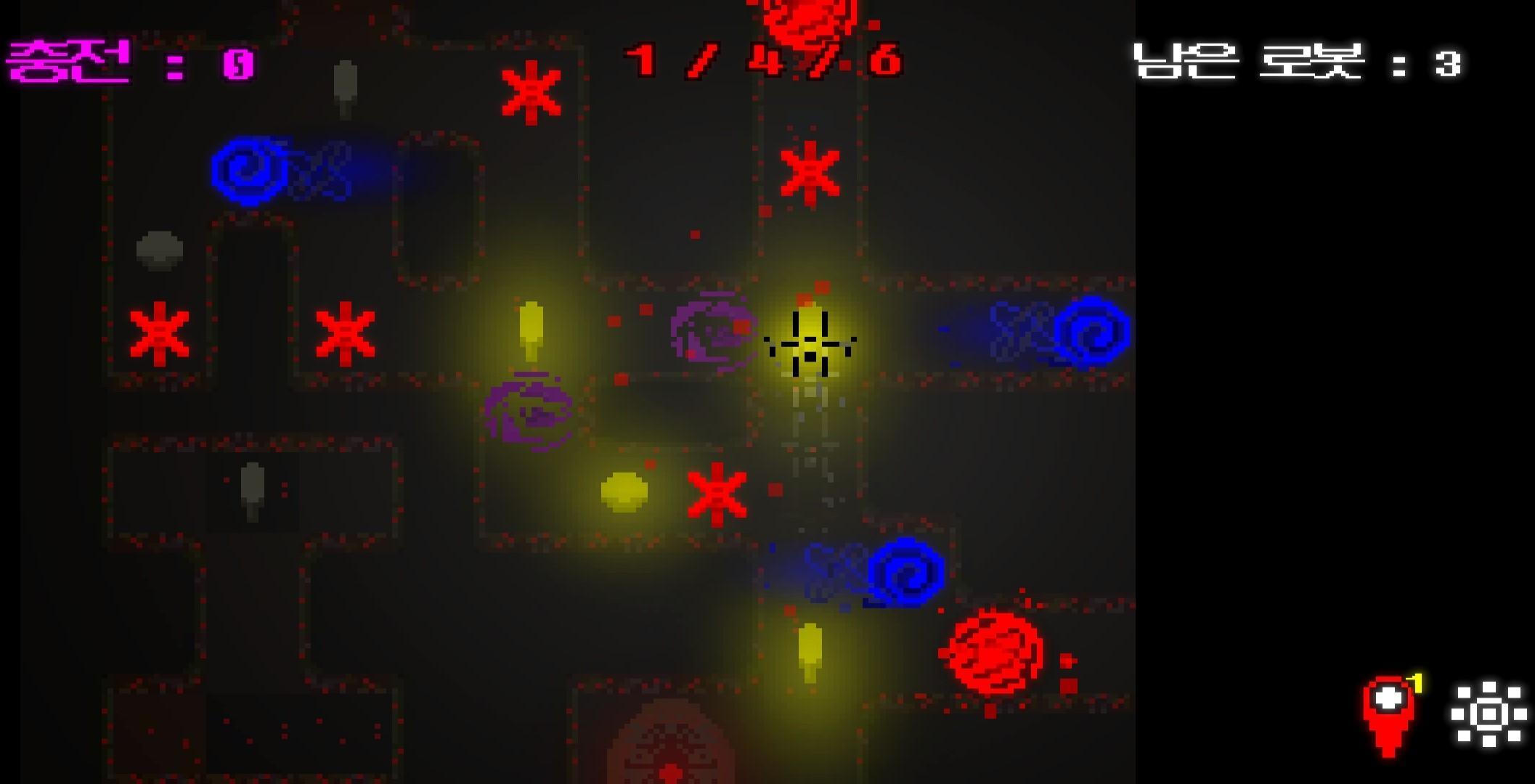The height and width of the screenshot is (784, 1535).
Task: Toggle the lower yellow candle flame
Action: pyautogui.click(x=808, y=650)
